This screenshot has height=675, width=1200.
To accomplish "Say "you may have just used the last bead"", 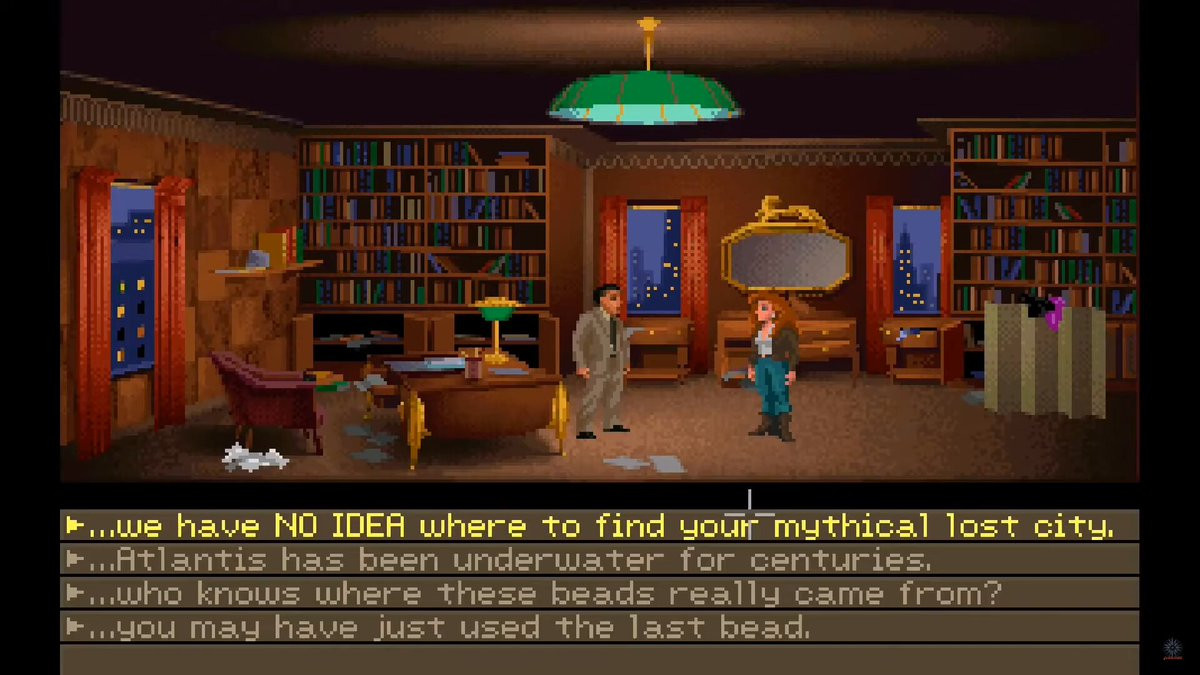I will point(450,627).
